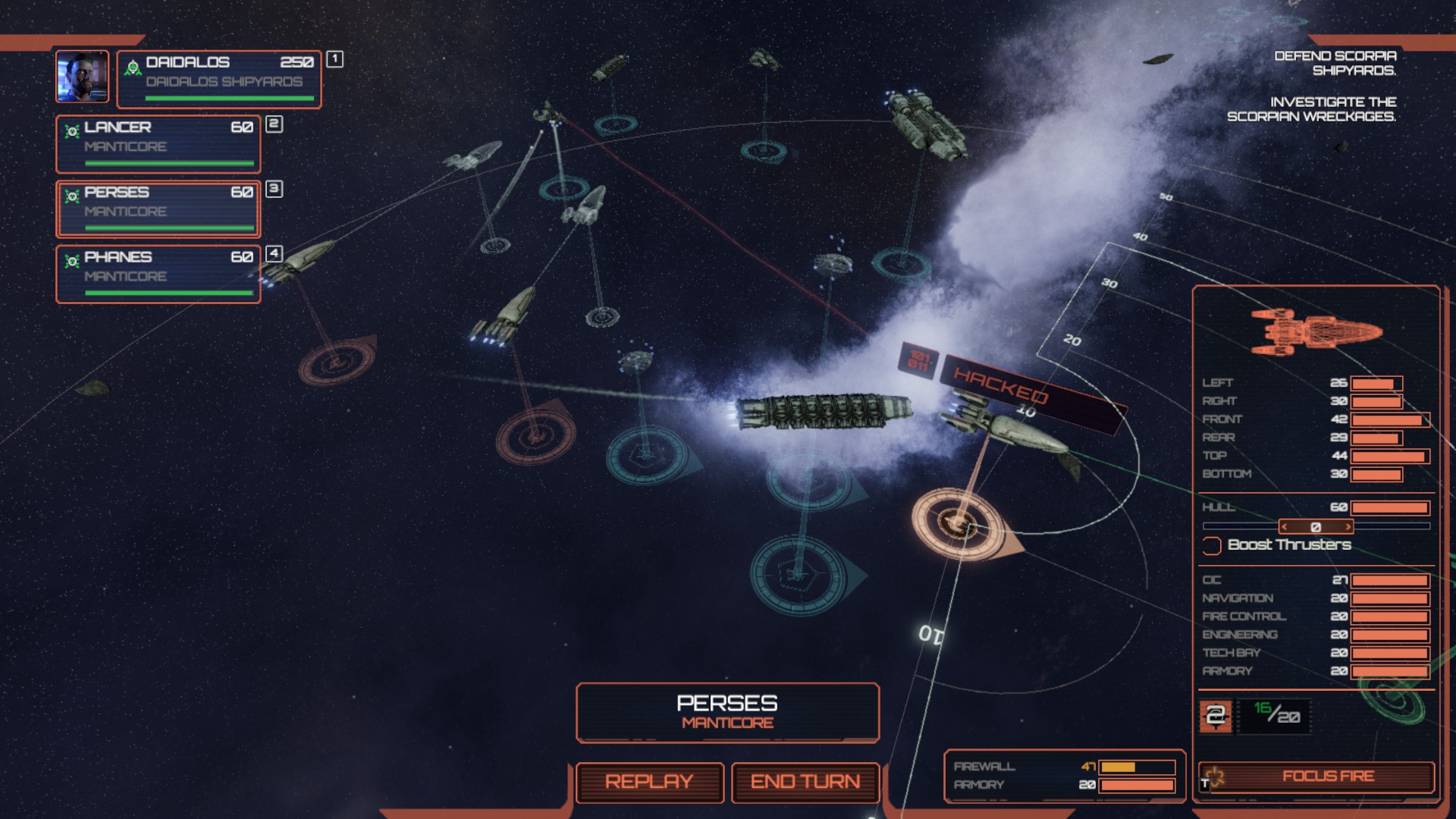Choose the Perses Manticore unit card
The width and height of the screenshot is (1456, 819).
pos(158,209)
